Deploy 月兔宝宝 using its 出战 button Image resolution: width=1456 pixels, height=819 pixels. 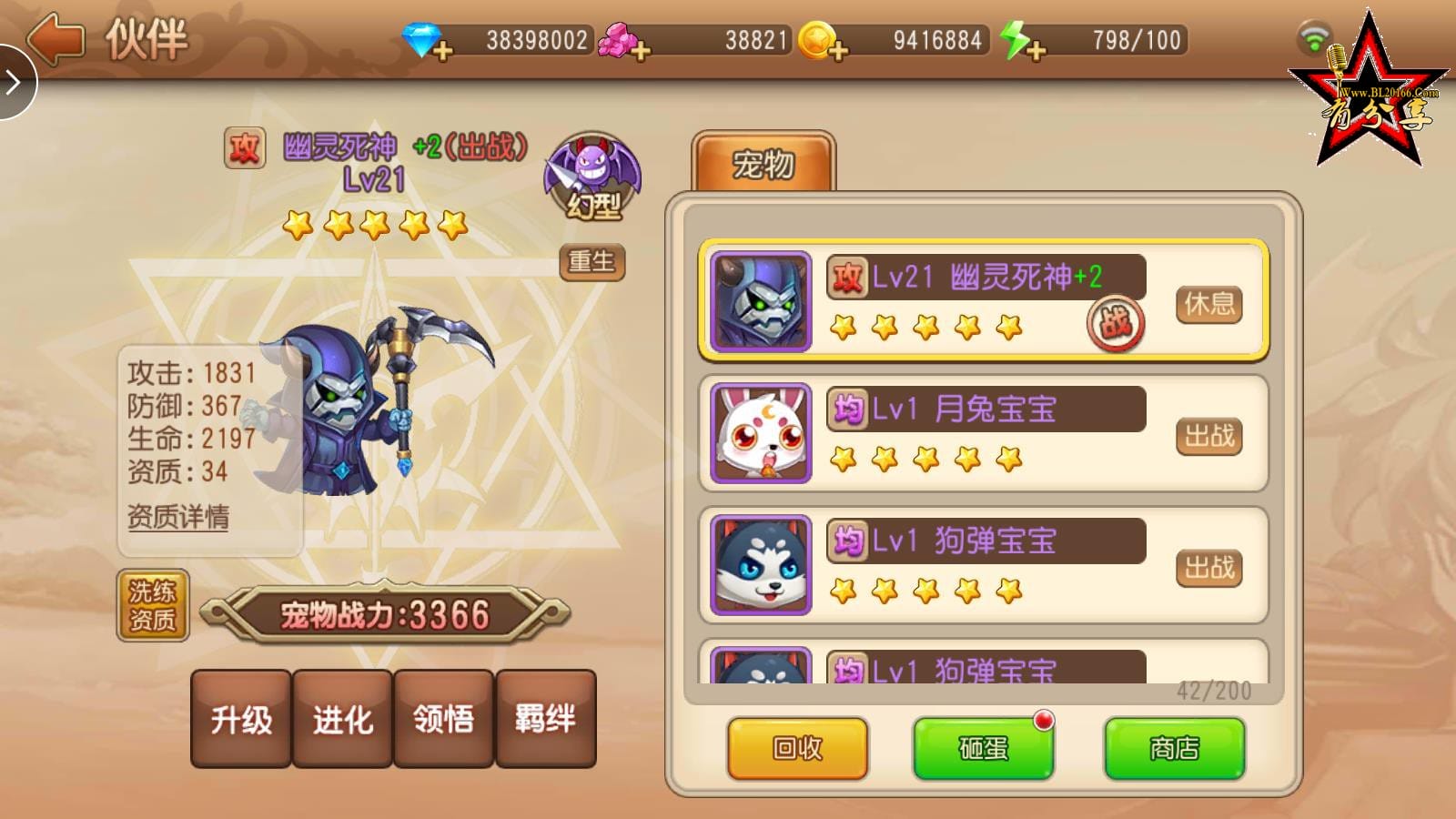point(1209,437)
